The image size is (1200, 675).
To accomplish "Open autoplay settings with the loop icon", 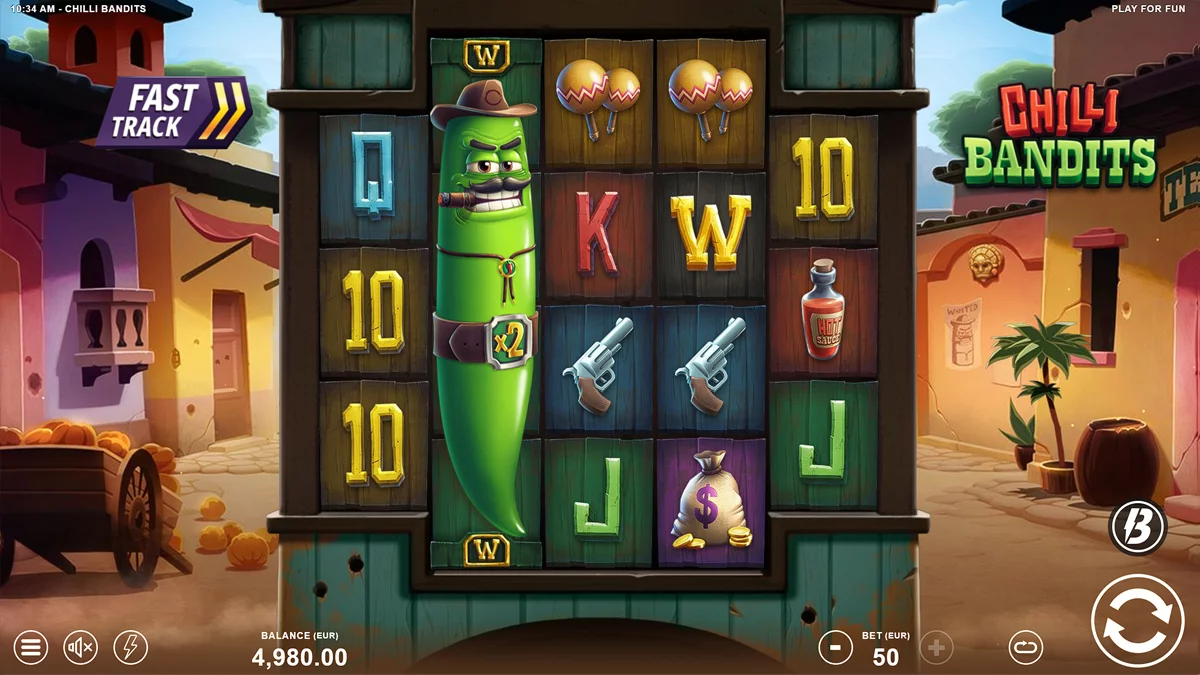I will (1025, 648).
